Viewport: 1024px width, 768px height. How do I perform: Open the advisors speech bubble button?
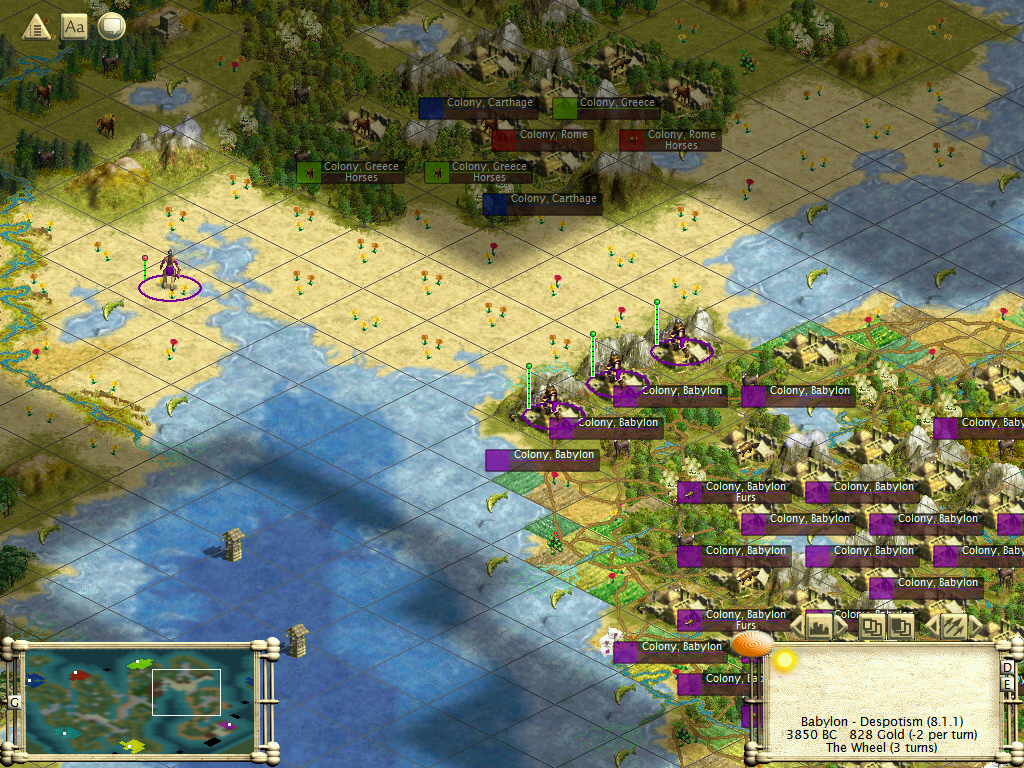click(111, 26)
